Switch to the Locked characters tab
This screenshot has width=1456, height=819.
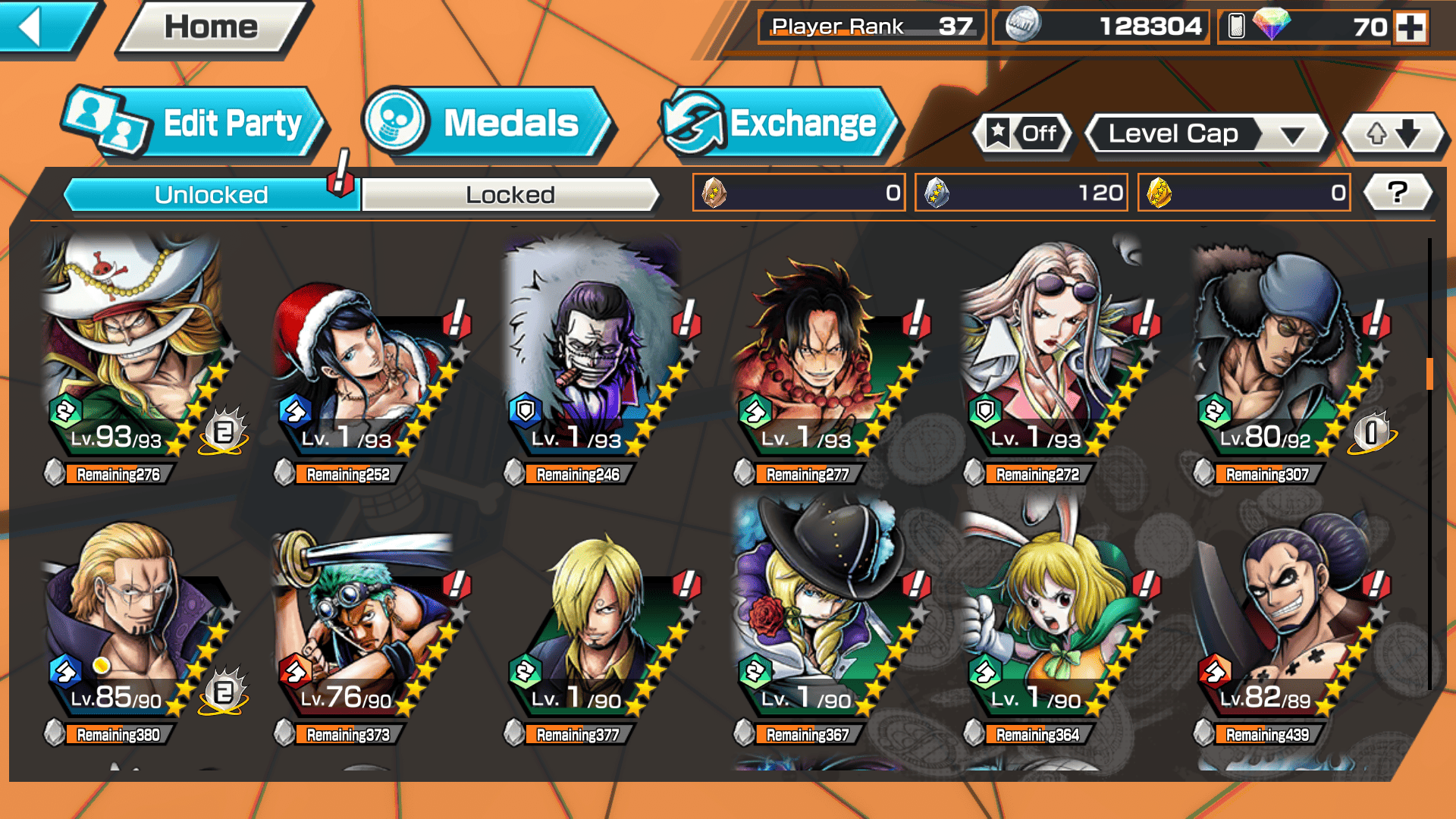[x=510, y=195]
